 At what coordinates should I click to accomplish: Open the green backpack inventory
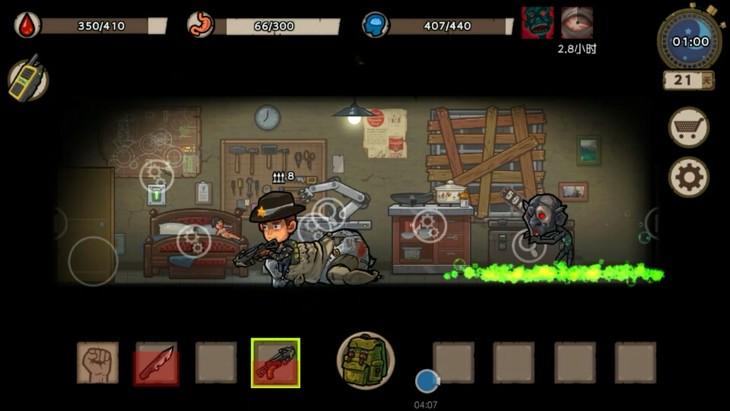pos(365,359)
